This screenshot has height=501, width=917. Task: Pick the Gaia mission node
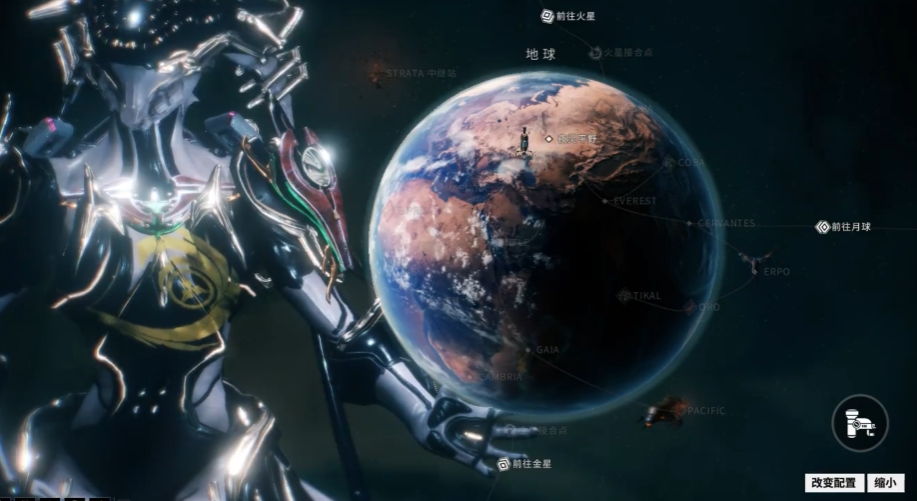pos(529,350)
